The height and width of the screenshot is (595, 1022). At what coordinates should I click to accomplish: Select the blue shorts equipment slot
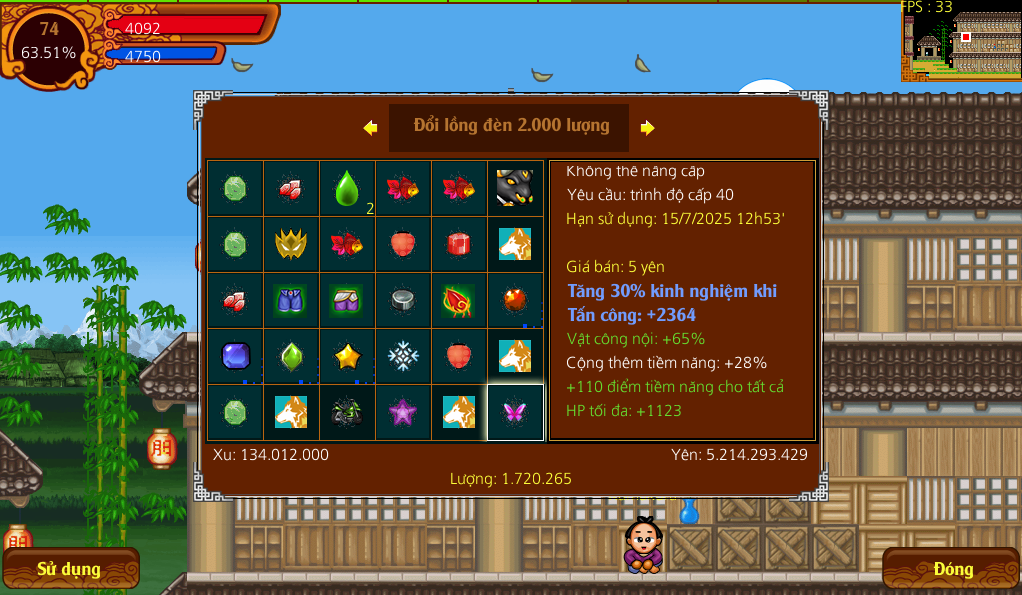click(291, 300)
